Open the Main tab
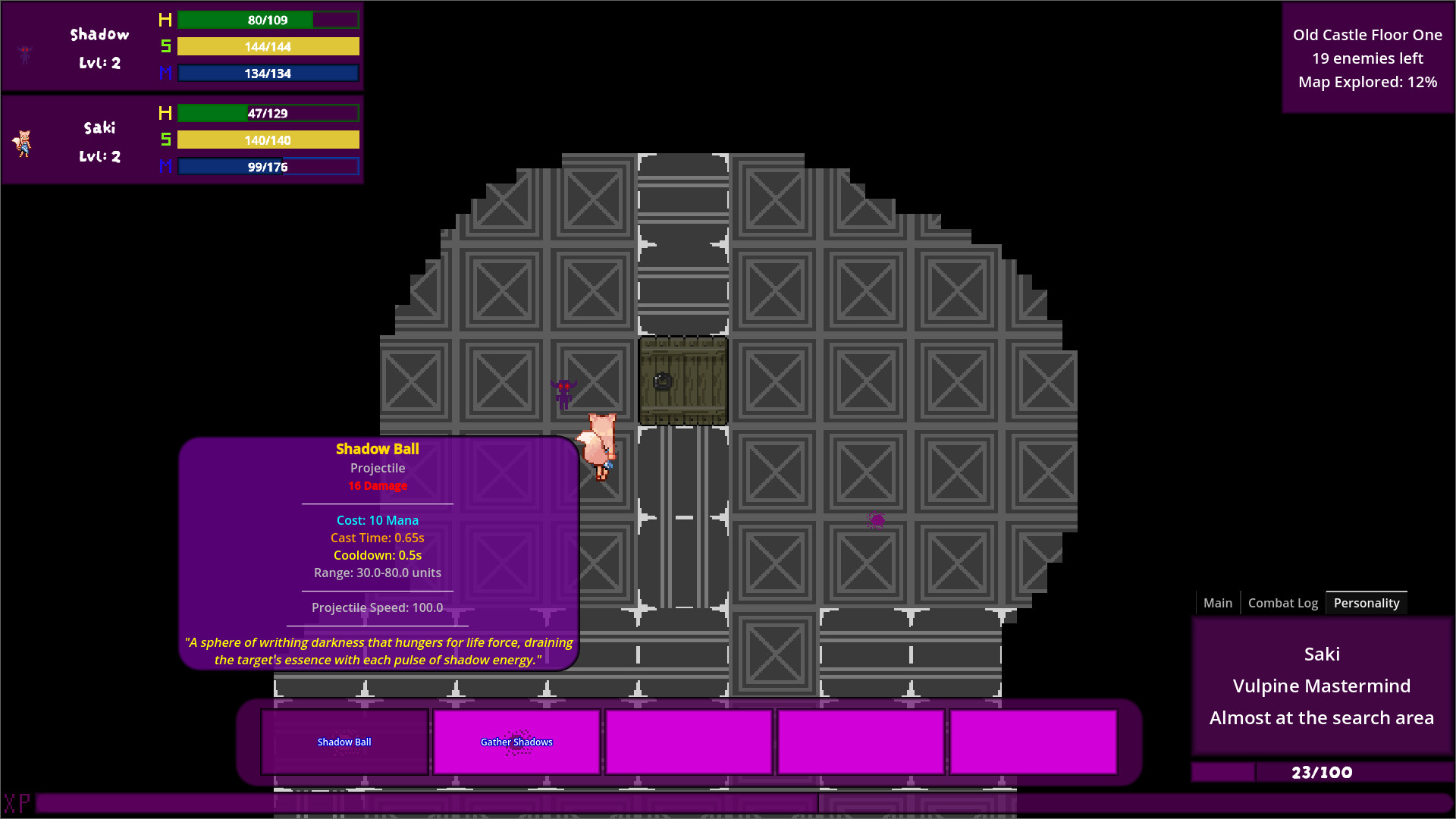The width and height of the screenshot is (1456, 819). coord(1217,602)
